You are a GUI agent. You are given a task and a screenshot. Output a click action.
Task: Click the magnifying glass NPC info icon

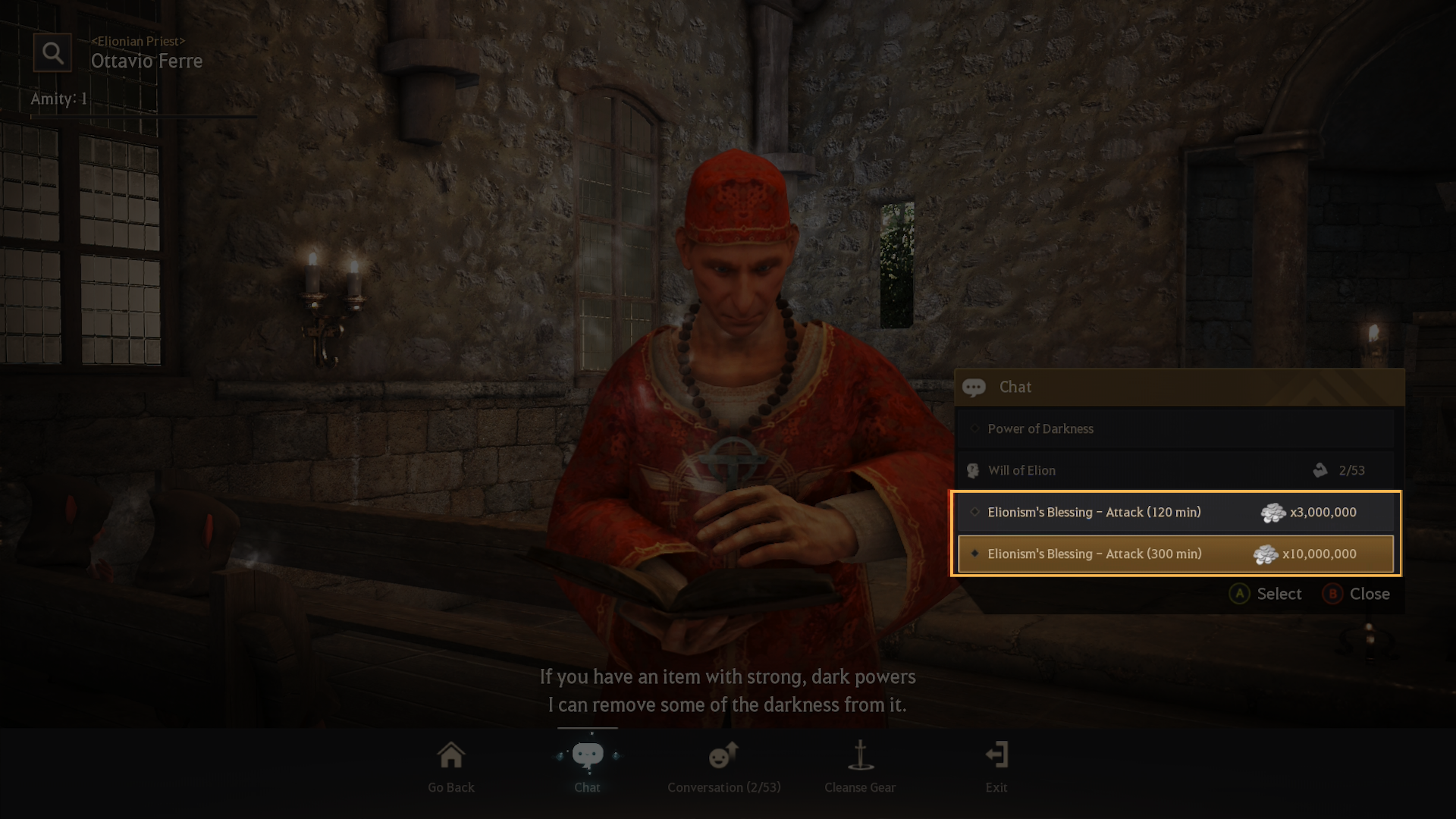[x=52, y=53]
